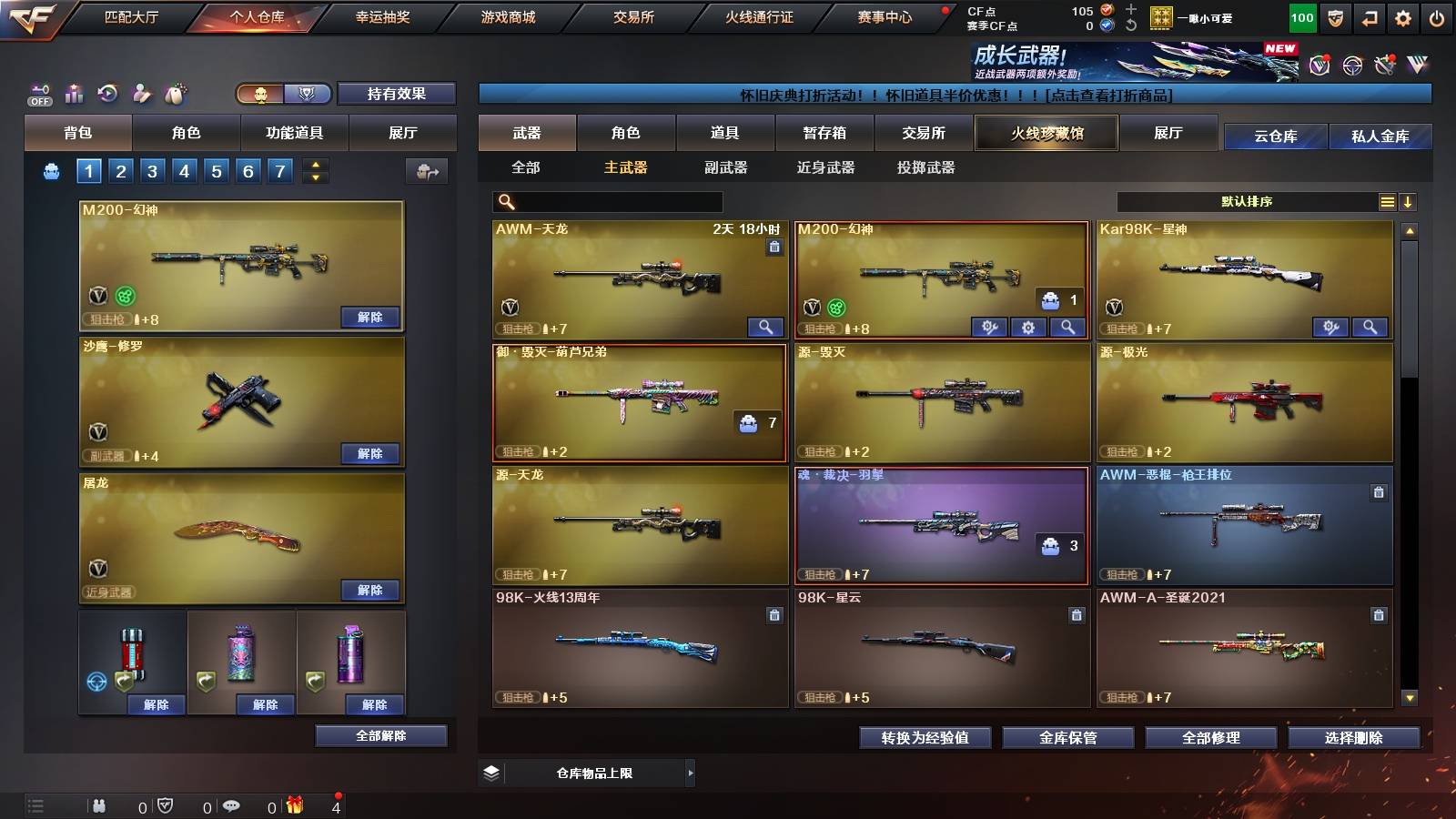1456x819 pixels.
Task: Open the replay icon in top-left toolbar
Action: point(106,94)
